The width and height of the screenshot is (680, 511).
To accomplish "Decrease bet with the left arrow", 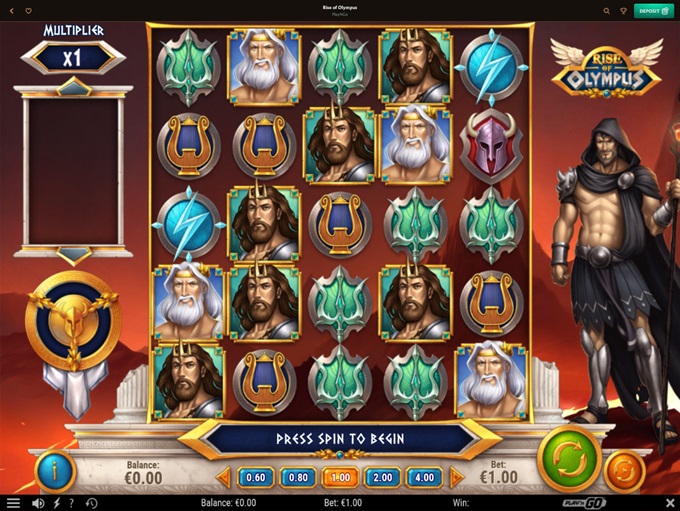I will tap(223, 477).
